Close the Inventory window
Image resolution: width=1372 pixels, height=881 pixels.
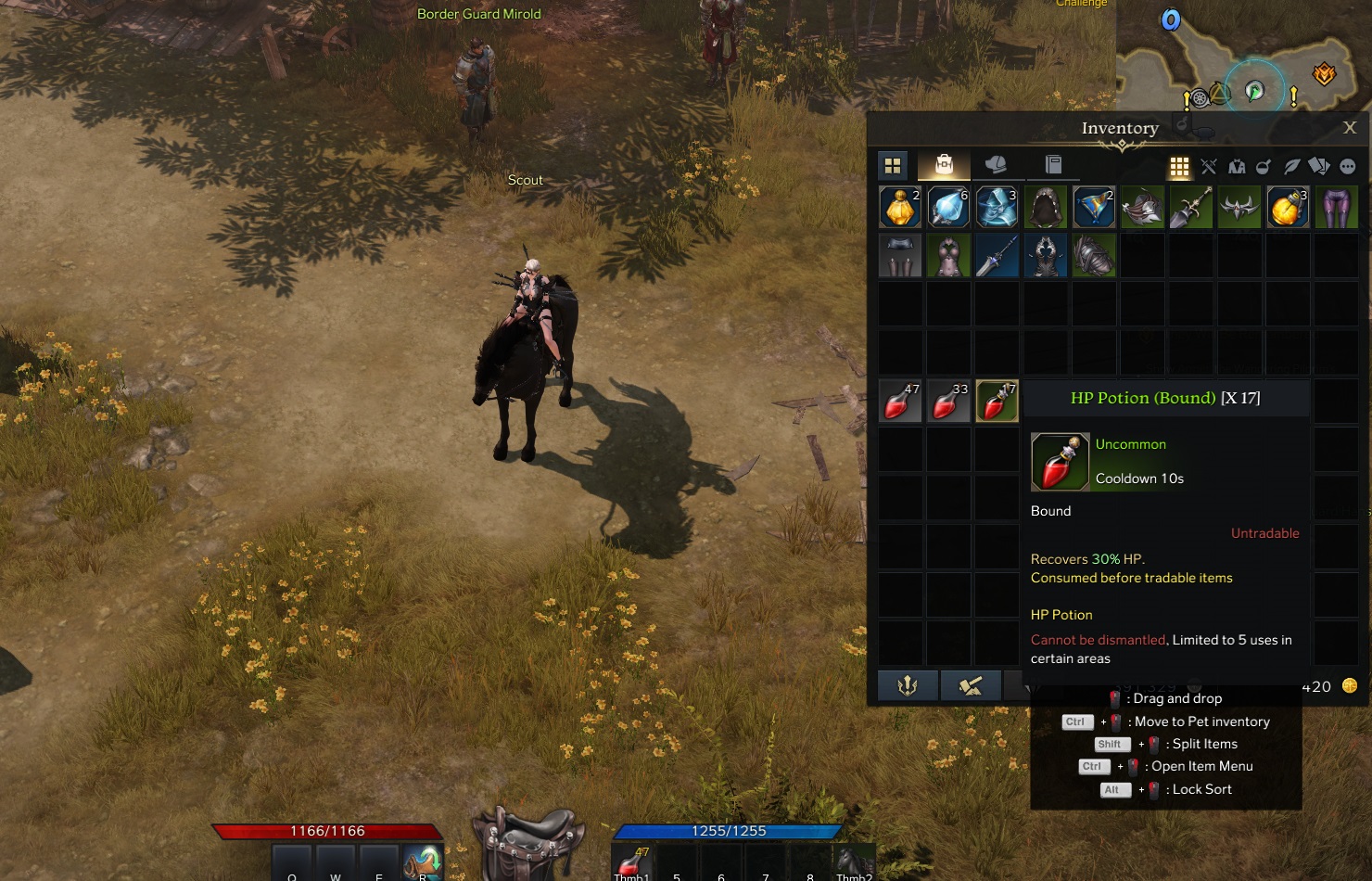[x=1350, y=128]
